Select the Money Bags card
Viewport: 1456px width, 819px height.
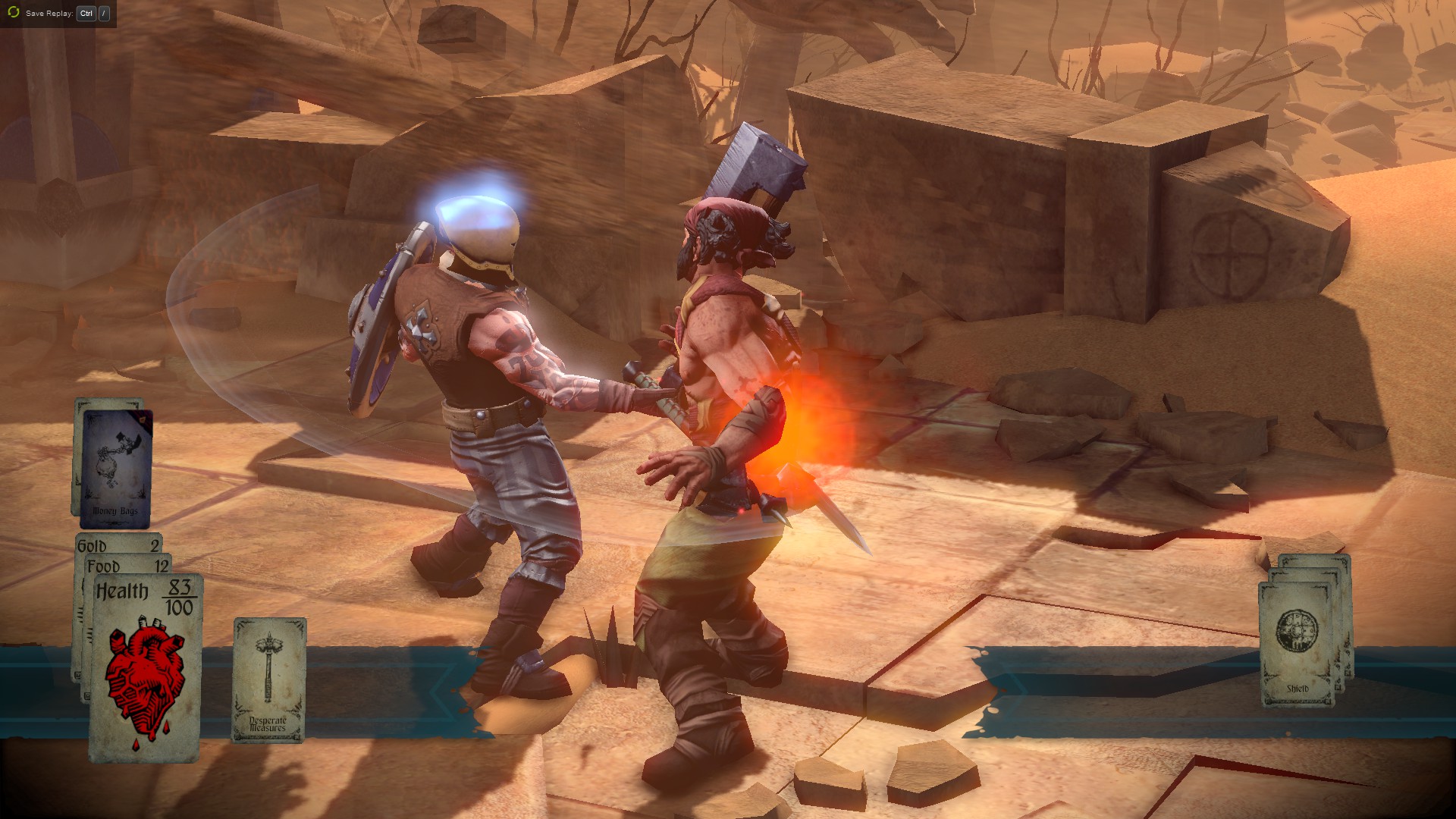(115, 469)
